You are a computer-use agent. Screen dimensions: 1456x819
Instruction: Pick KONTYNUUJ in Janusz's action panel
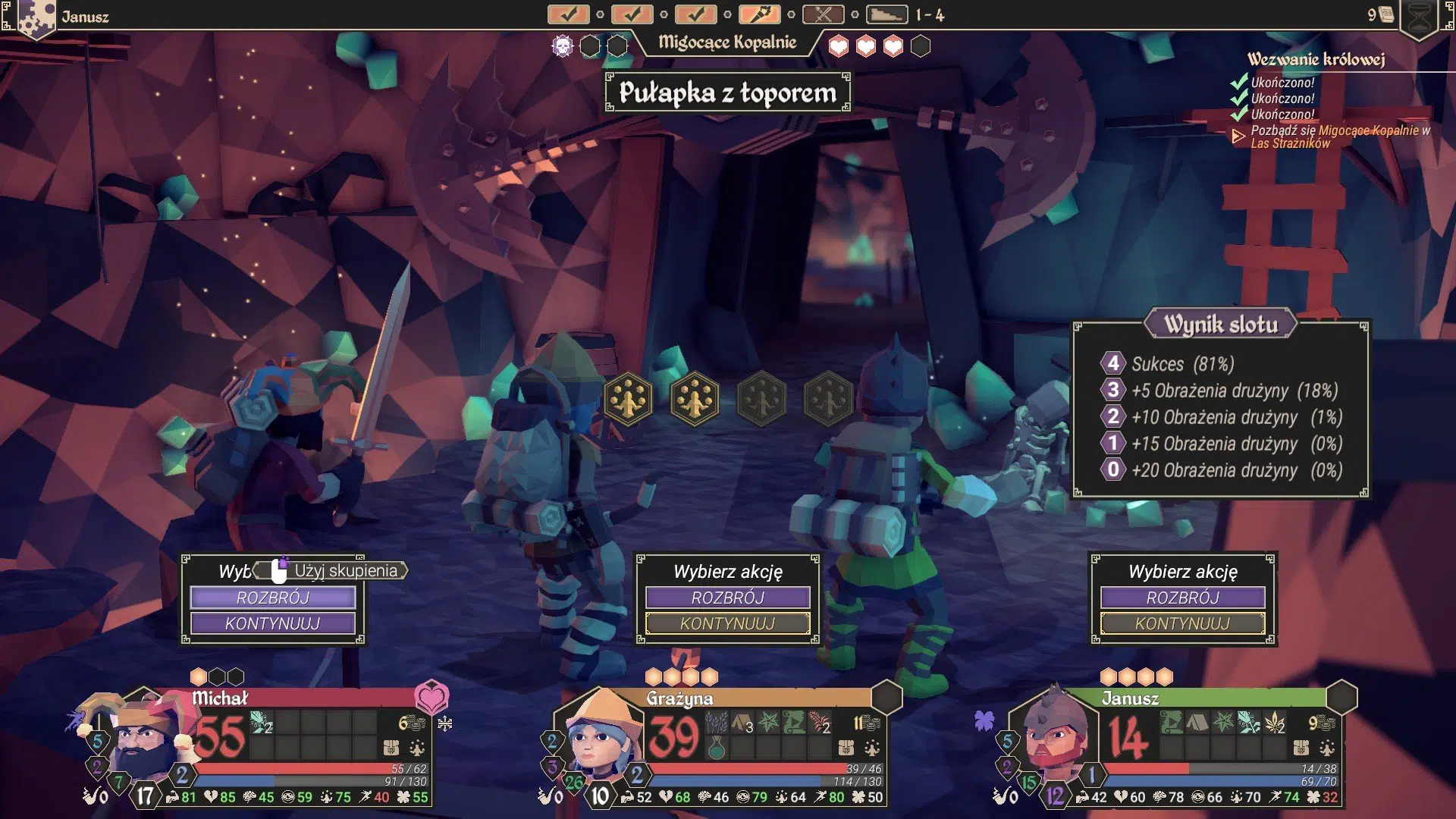1182,623
